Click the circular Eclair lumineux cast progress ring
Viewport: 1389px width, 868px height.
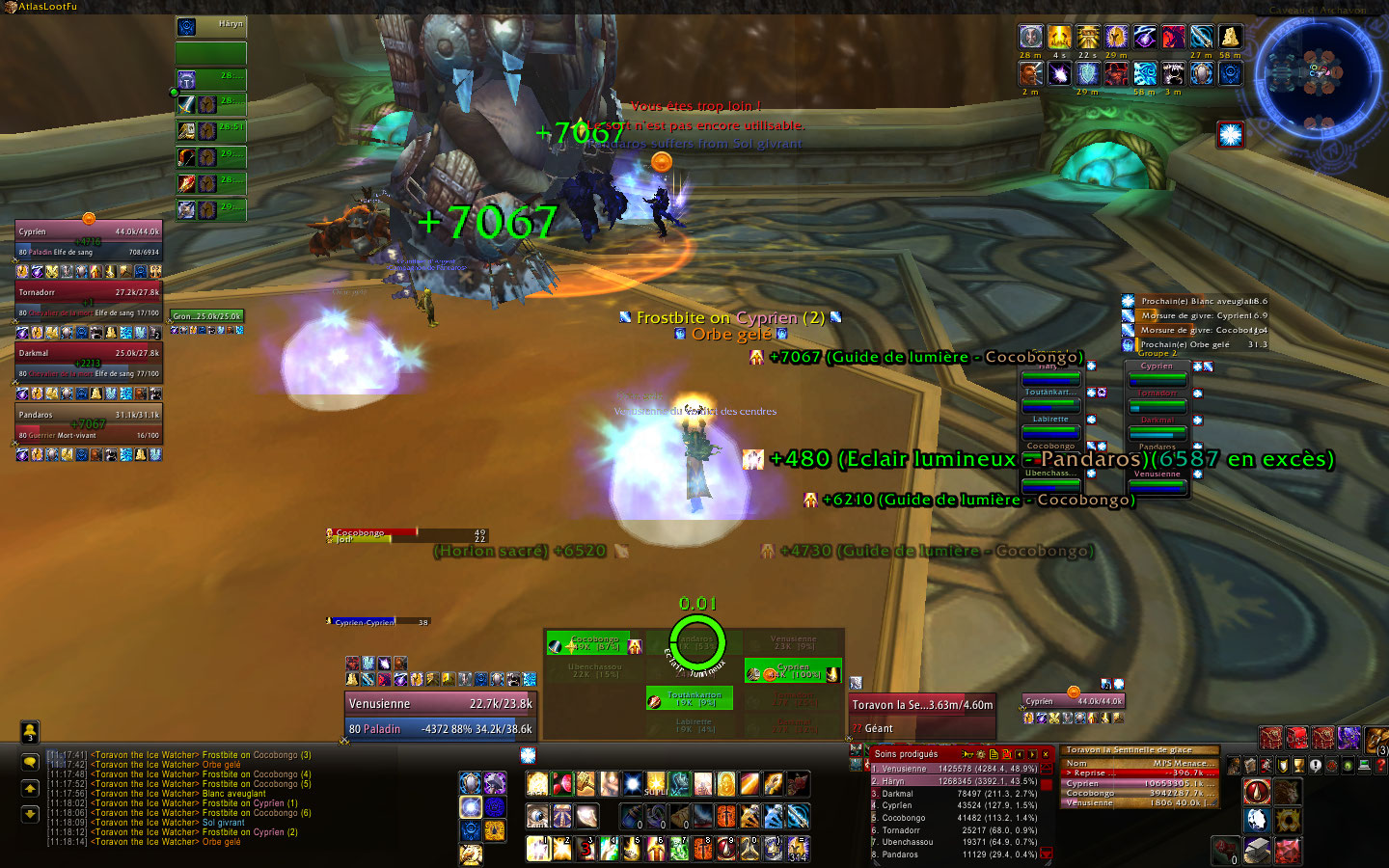696,639
